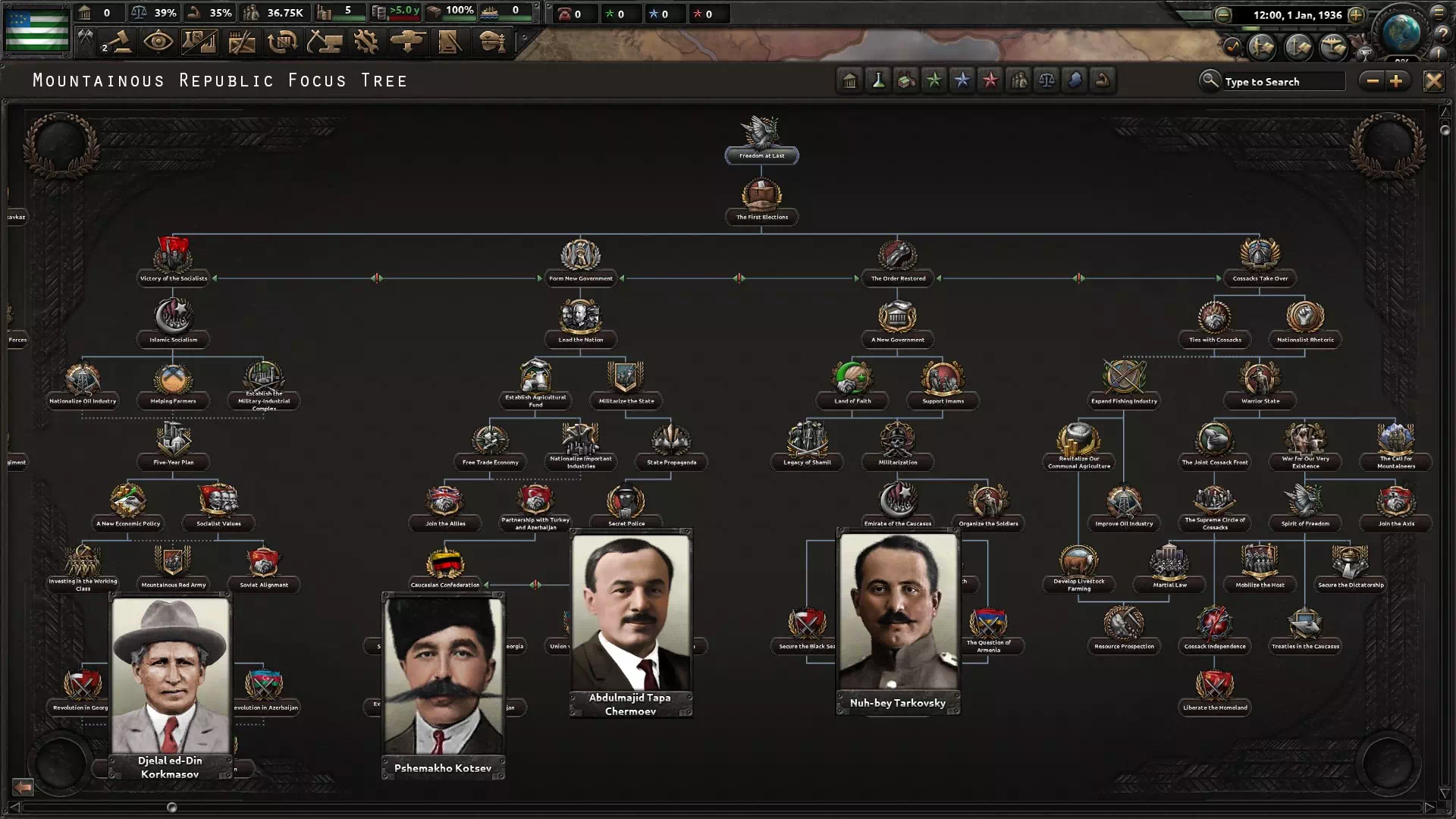
Task: Select the political building focus filter icon
Action: coord(849,80)
